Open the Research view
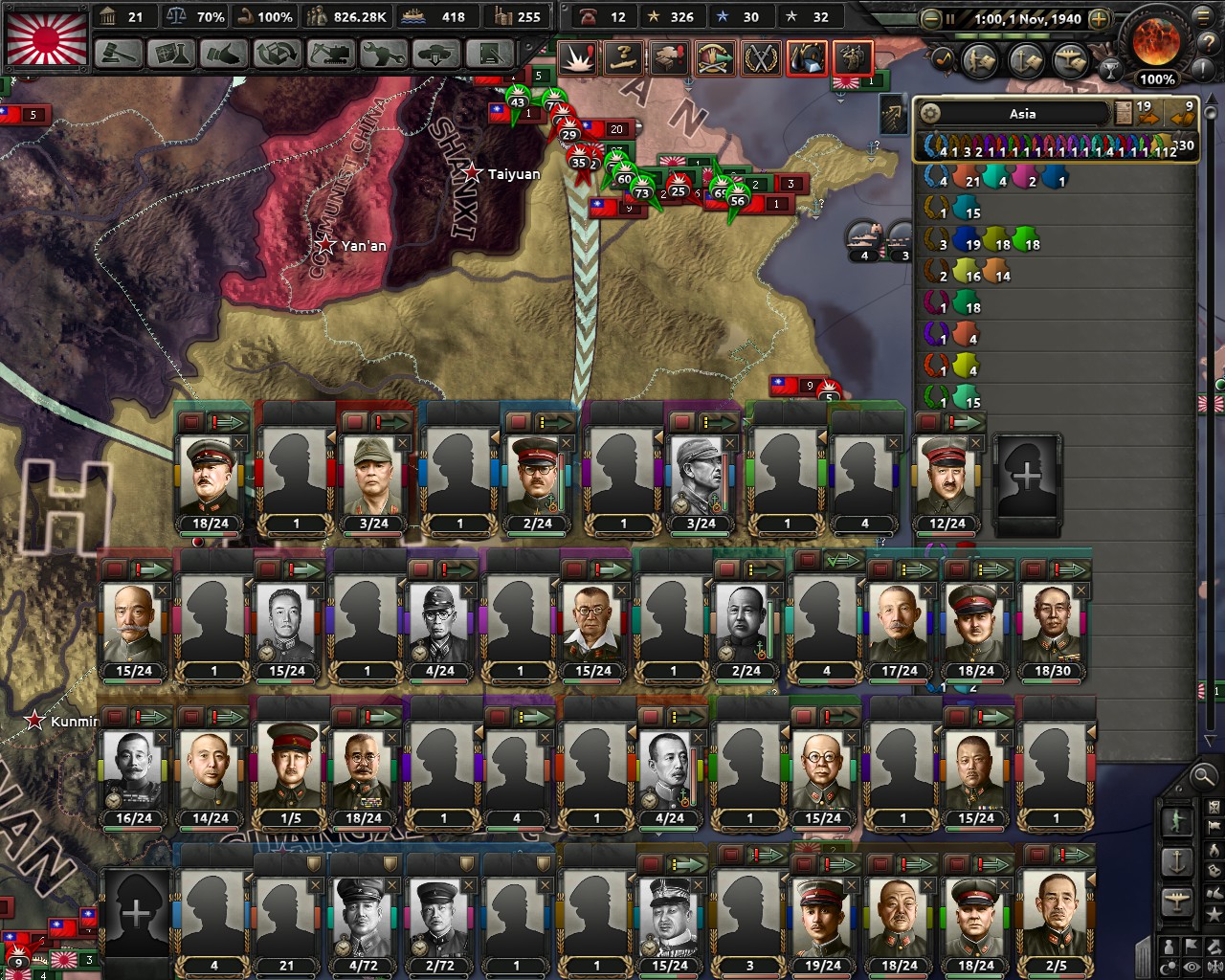The height and width of the screenshot is (980, 1225). click(x=172, y=55)
